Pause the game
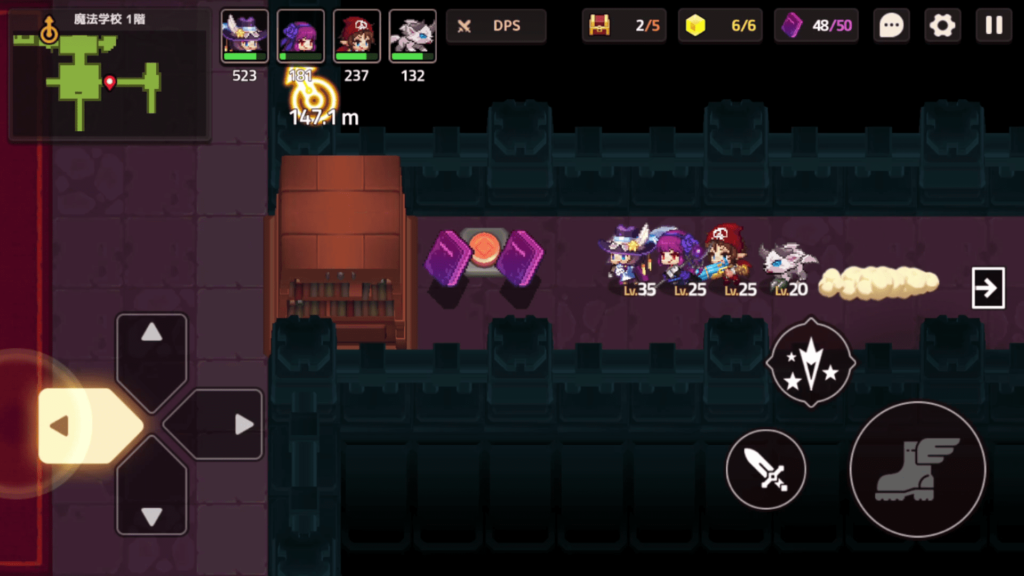The width and height of the screenshot is (1024, 576). point(994,26)
